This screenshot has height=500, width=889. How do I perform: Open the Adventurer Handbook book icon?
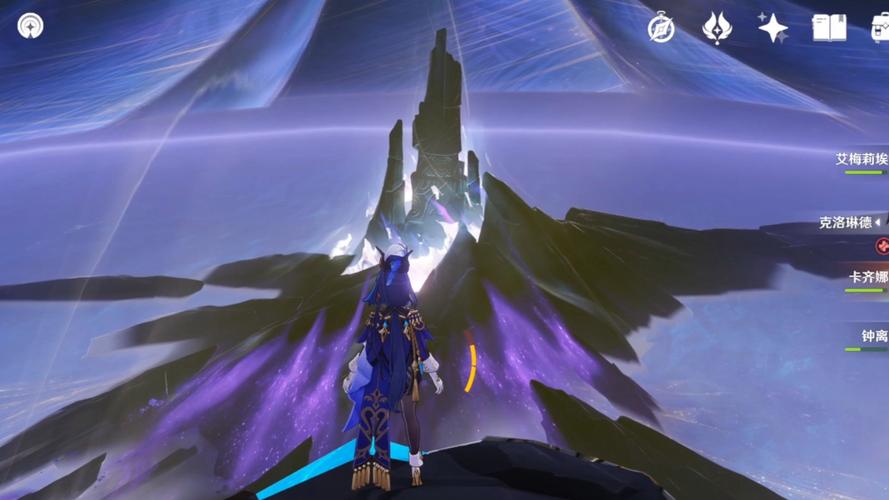tap(829, 28)
